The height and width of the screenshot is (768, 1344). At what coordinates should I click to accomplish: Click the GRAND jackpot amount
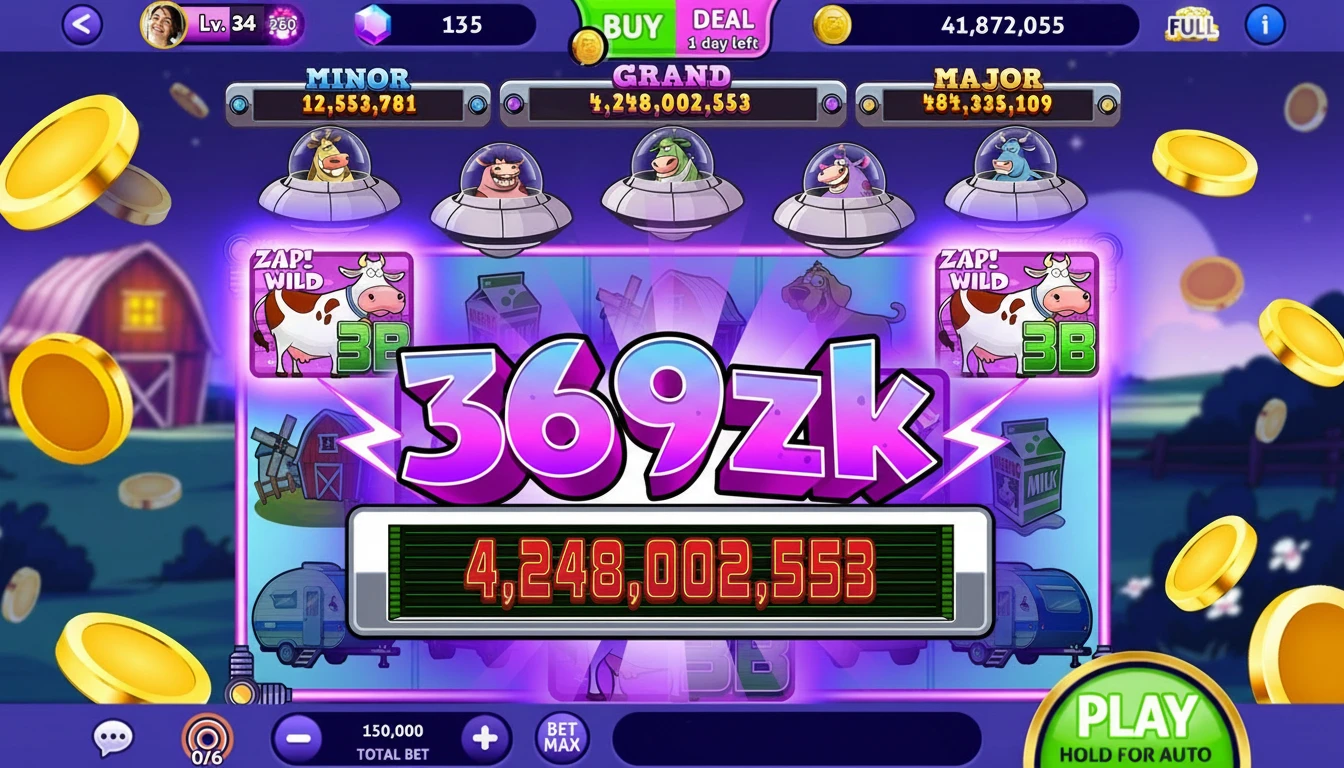coord(670,101)
